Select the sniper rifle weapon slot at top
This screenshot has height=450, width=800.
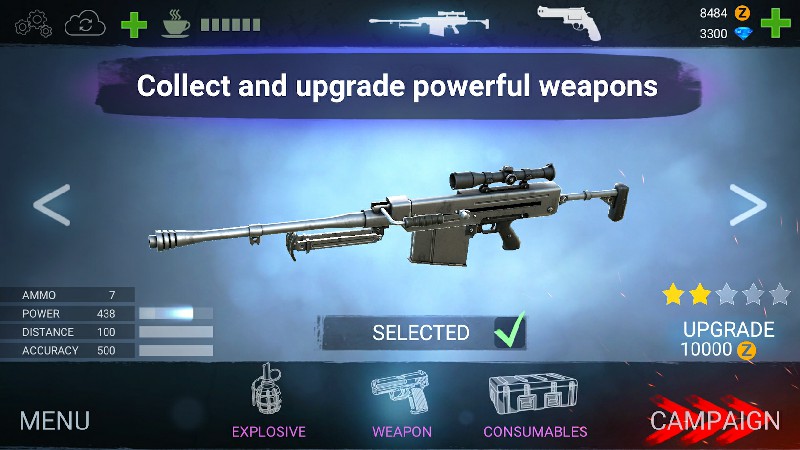pos(420,22)
